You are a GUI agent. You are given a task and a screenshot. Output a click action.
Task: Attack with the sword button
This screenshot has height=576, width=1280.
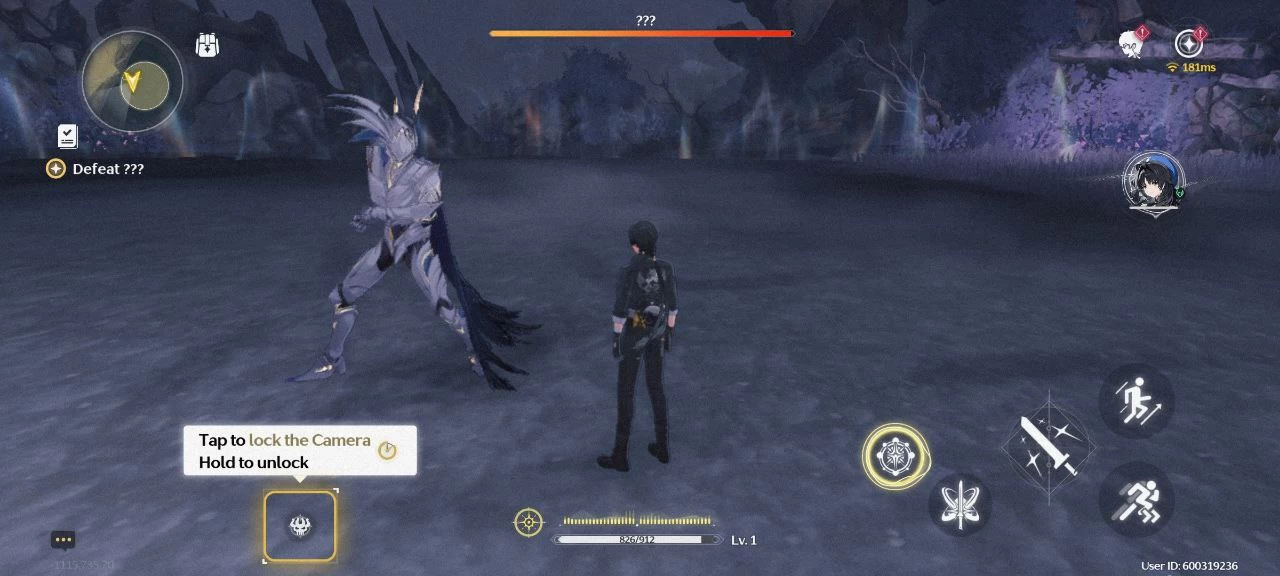[1049, 446]
